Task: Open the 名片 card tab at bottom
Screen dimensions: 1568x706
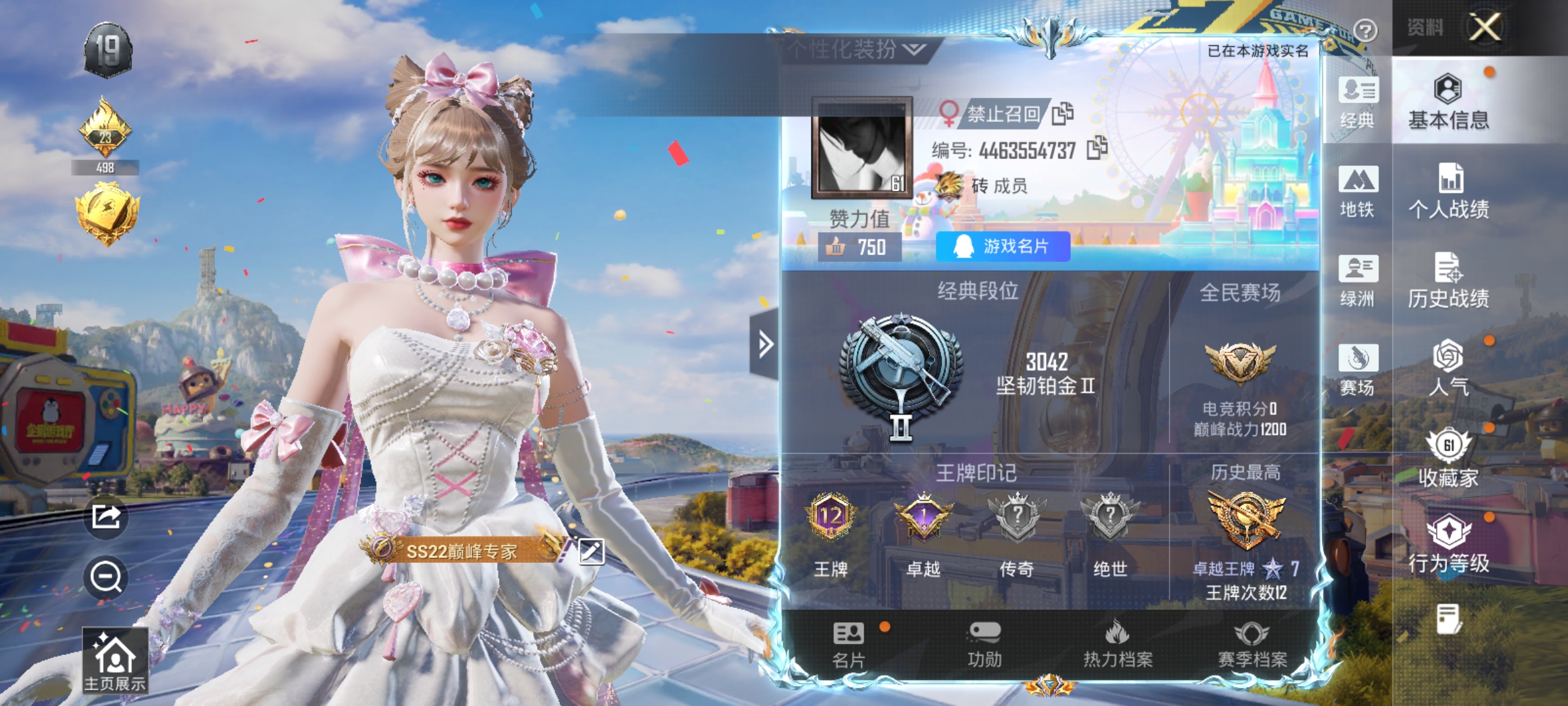Action: coord(849,645)
